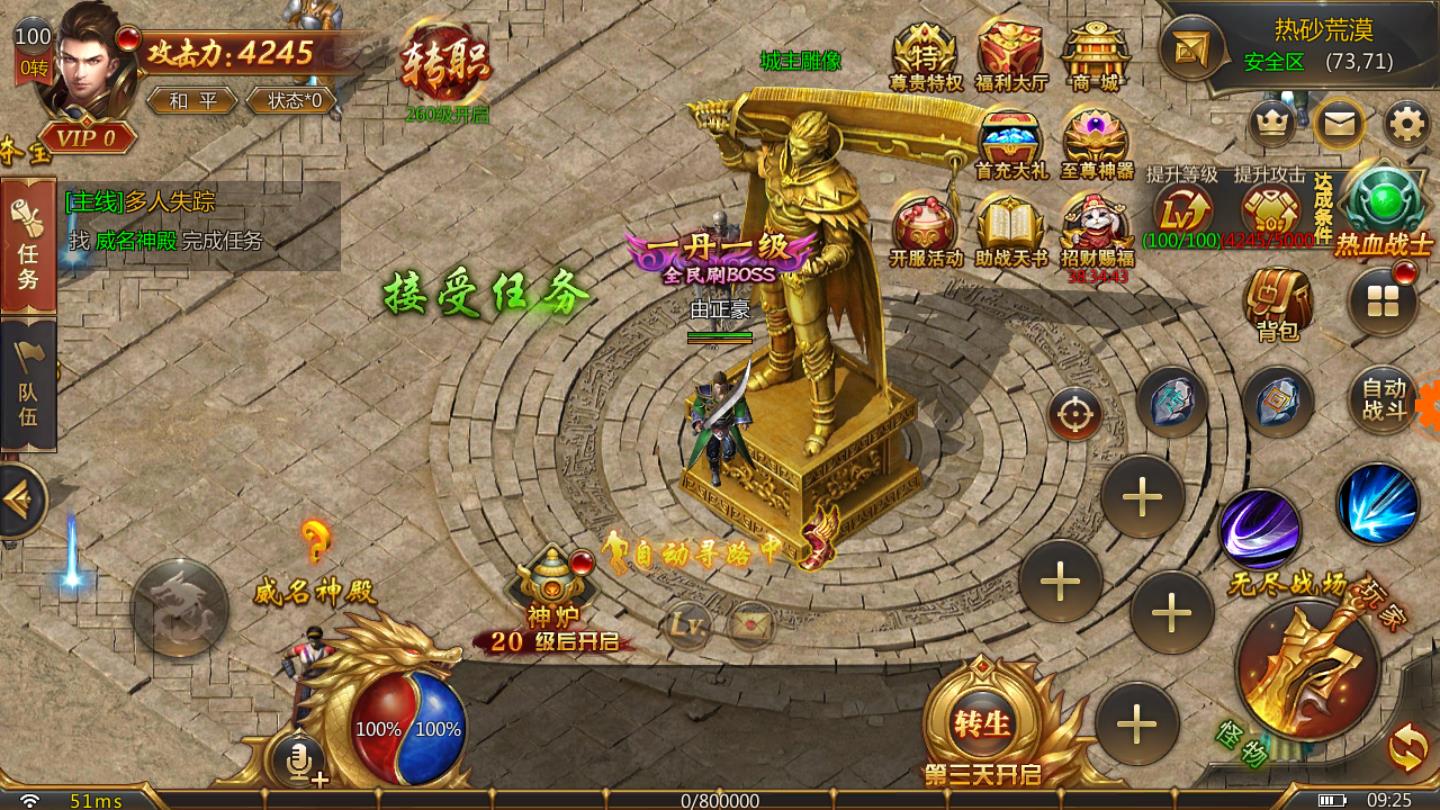
Task: Click the 转生 rebirth button
Action: (983, 722)
